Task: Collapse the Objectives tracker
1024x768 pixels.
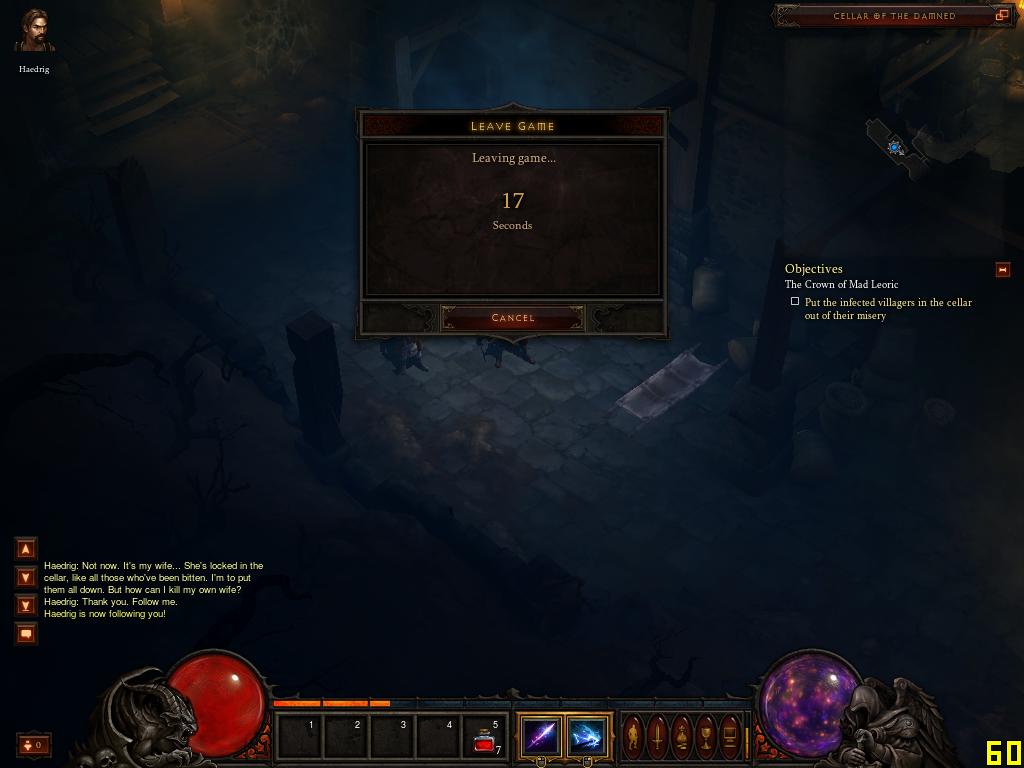Action: click(1002, 269)
